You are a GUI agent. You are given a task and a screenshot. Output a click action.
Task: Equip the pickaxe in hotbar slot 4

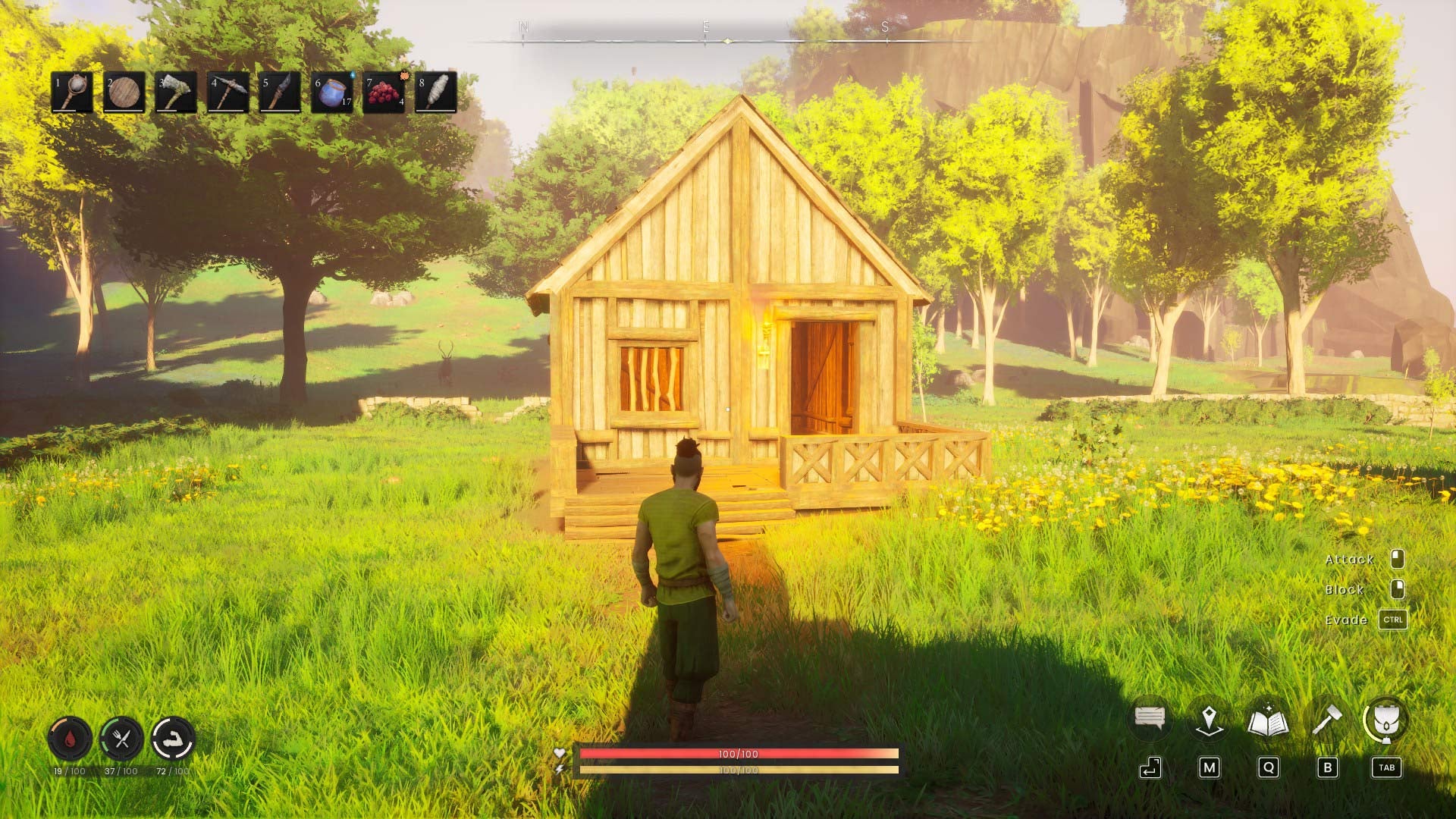pos(227,93)
